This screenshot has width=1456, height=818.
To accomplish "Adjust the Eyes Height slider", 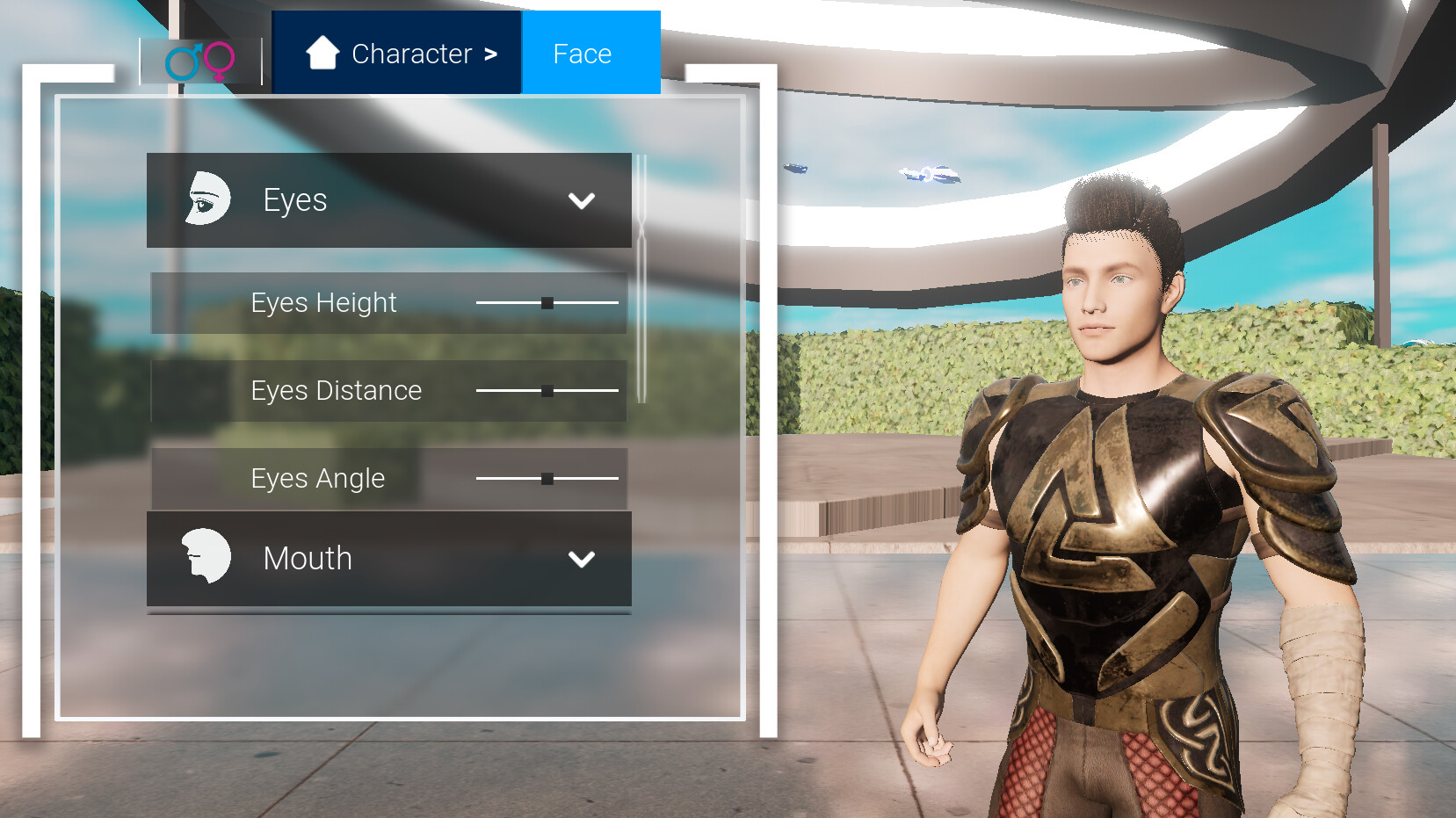I will [x=547, y=303].
